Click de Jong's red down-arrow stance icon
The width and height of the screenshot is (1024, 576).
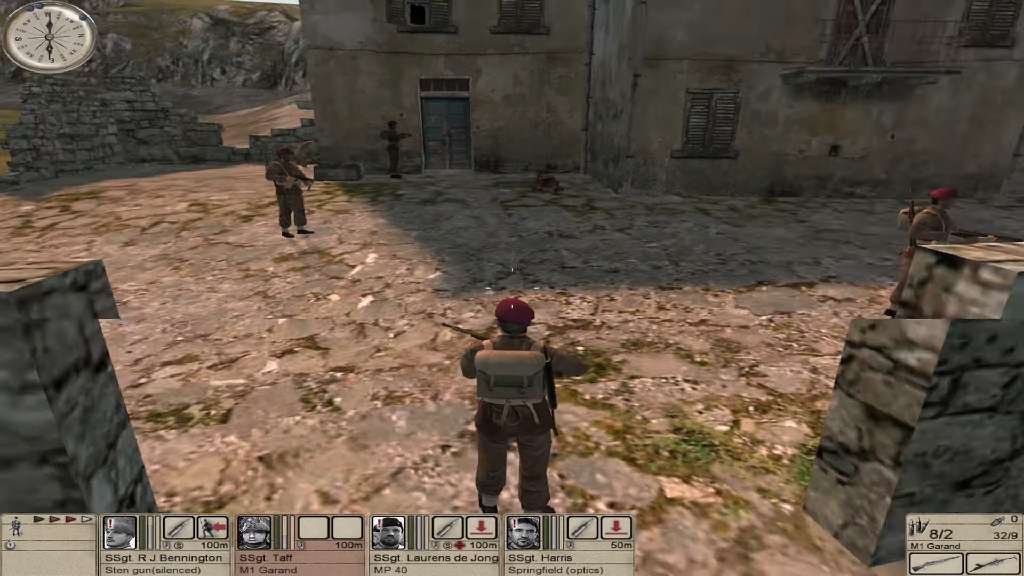point(481,528)
